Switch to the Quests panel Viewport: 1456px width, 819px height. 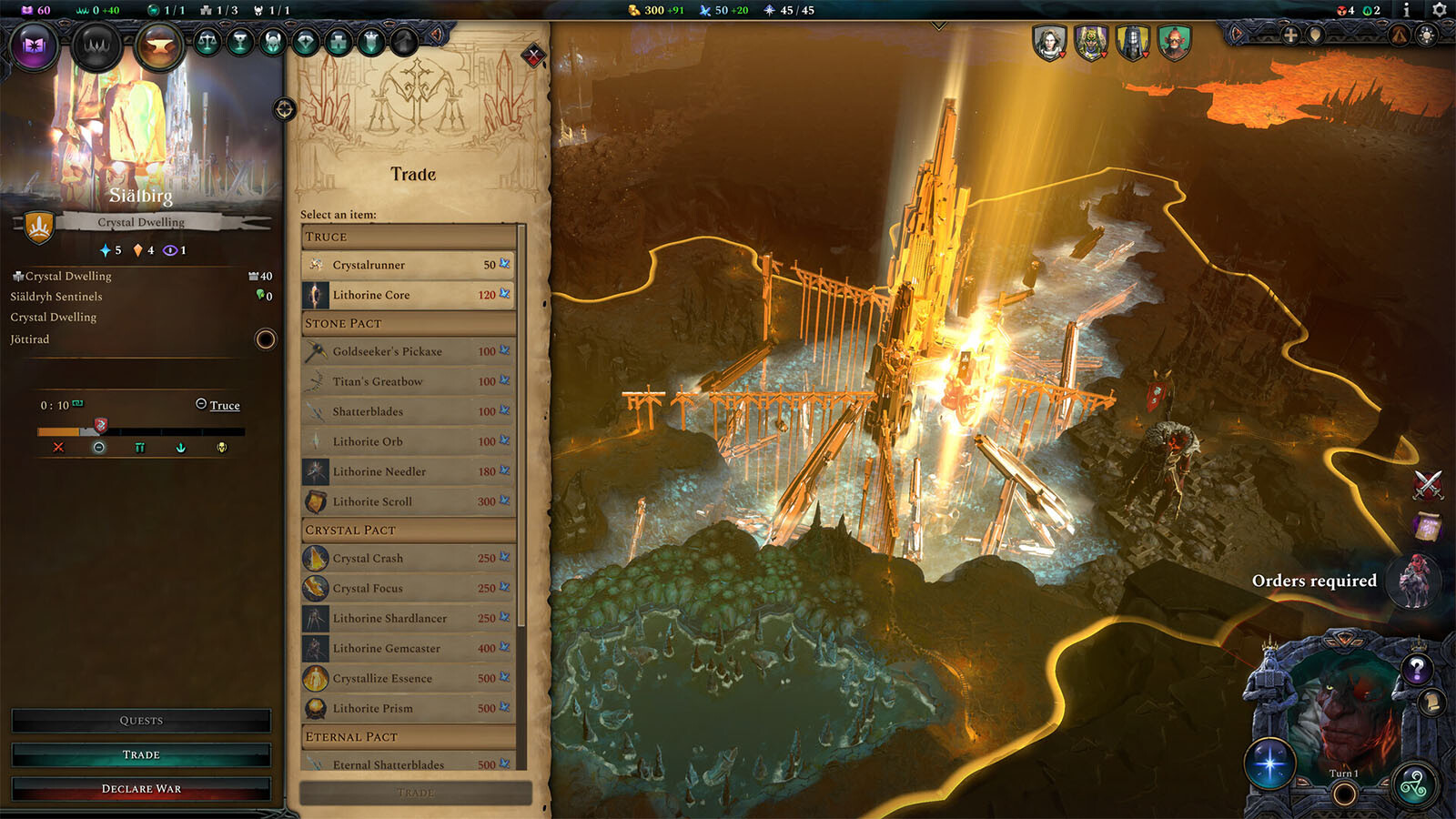coord(140,720)
